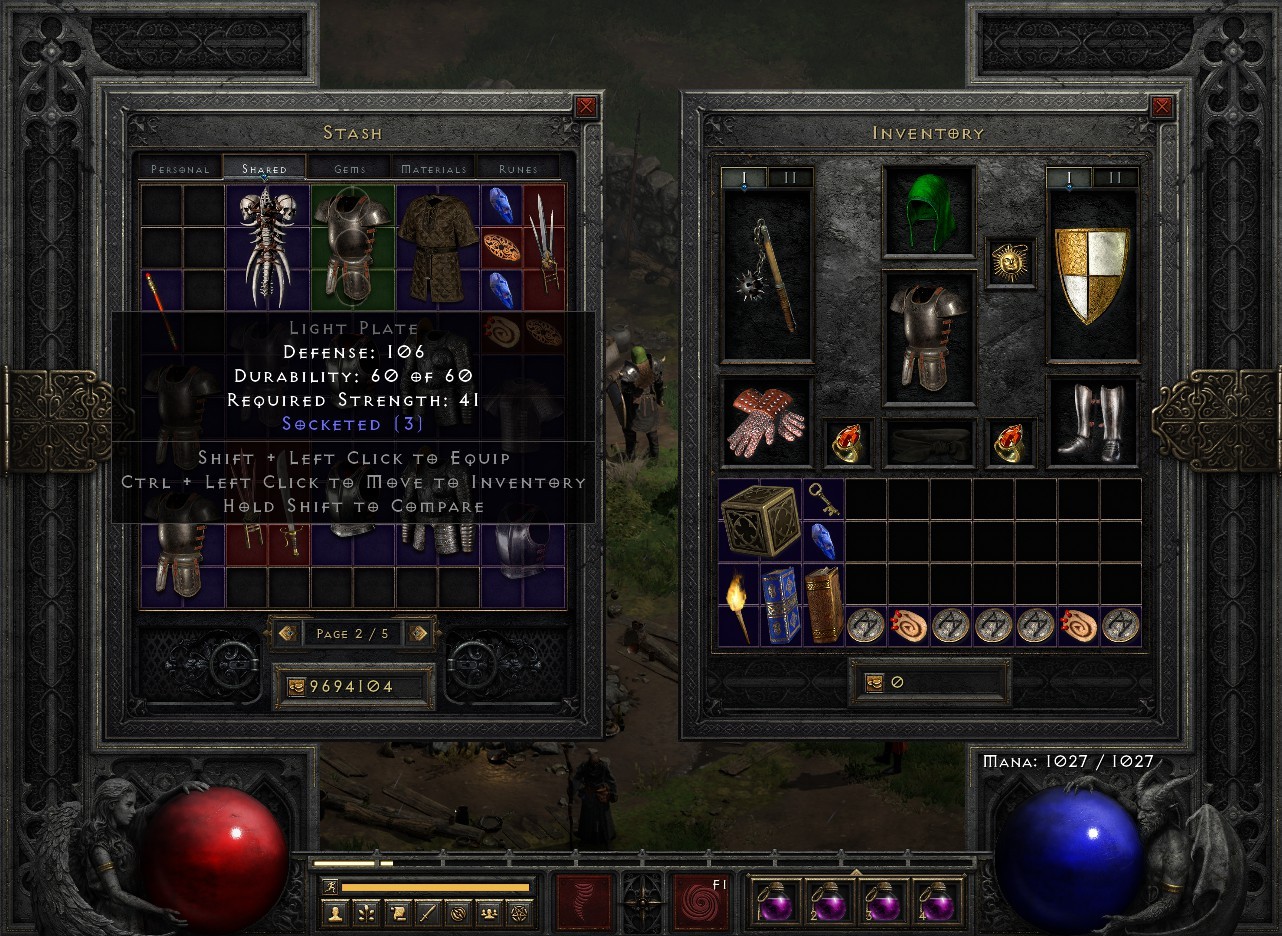1282x936 pixels.
Task: Select the Runes stash tab
Action: (520, 168)
